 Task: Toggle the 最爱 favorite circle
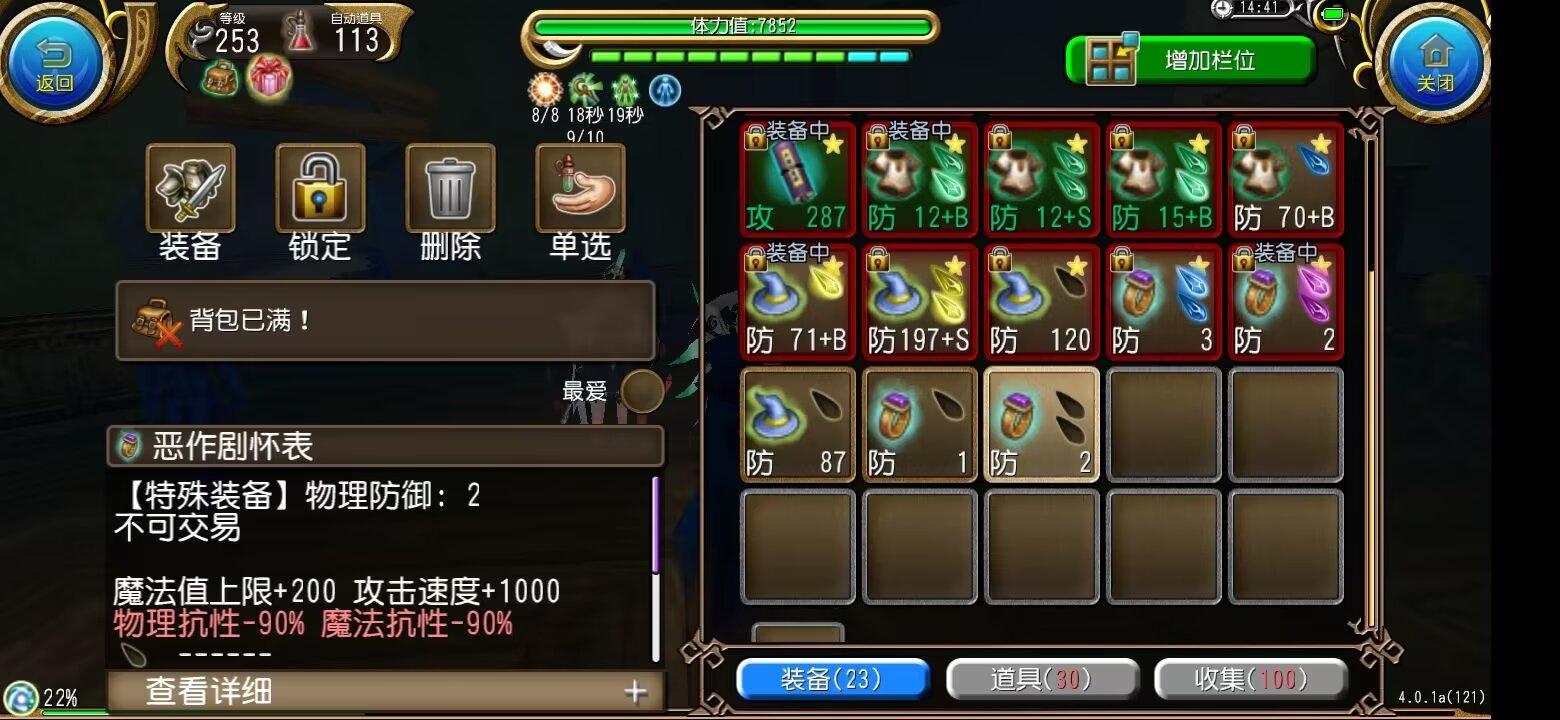coord(641,390)
